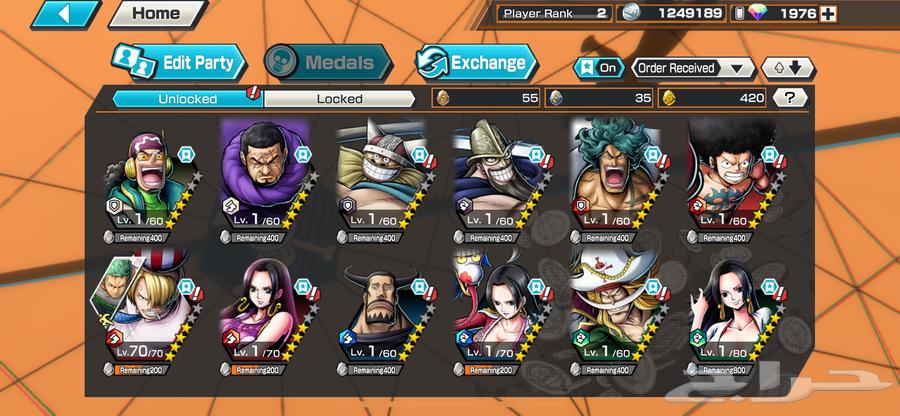
Task: Toggle the bookmark On filter
Action: [598, 68]
